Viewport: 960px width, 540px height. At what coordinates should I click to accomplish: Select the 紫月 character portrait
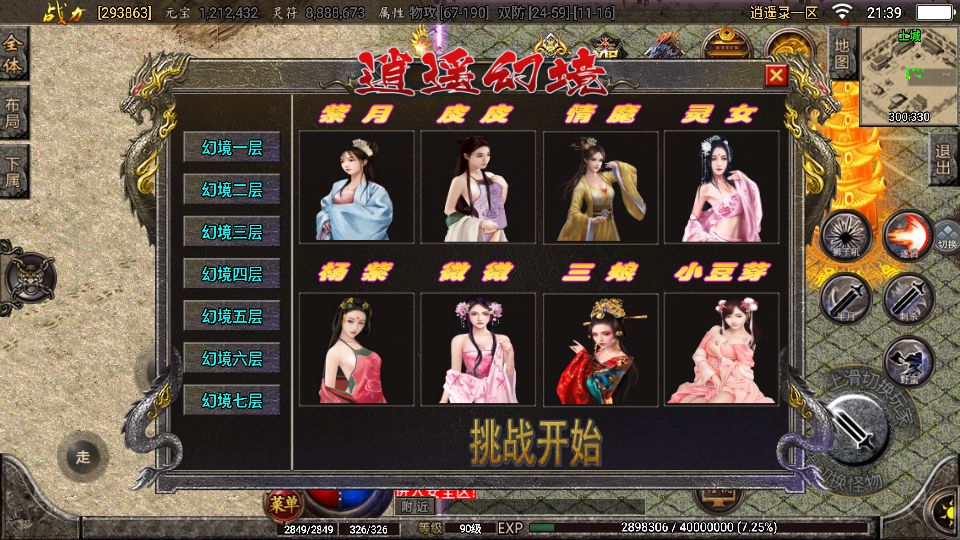click(x=356, y=187)
